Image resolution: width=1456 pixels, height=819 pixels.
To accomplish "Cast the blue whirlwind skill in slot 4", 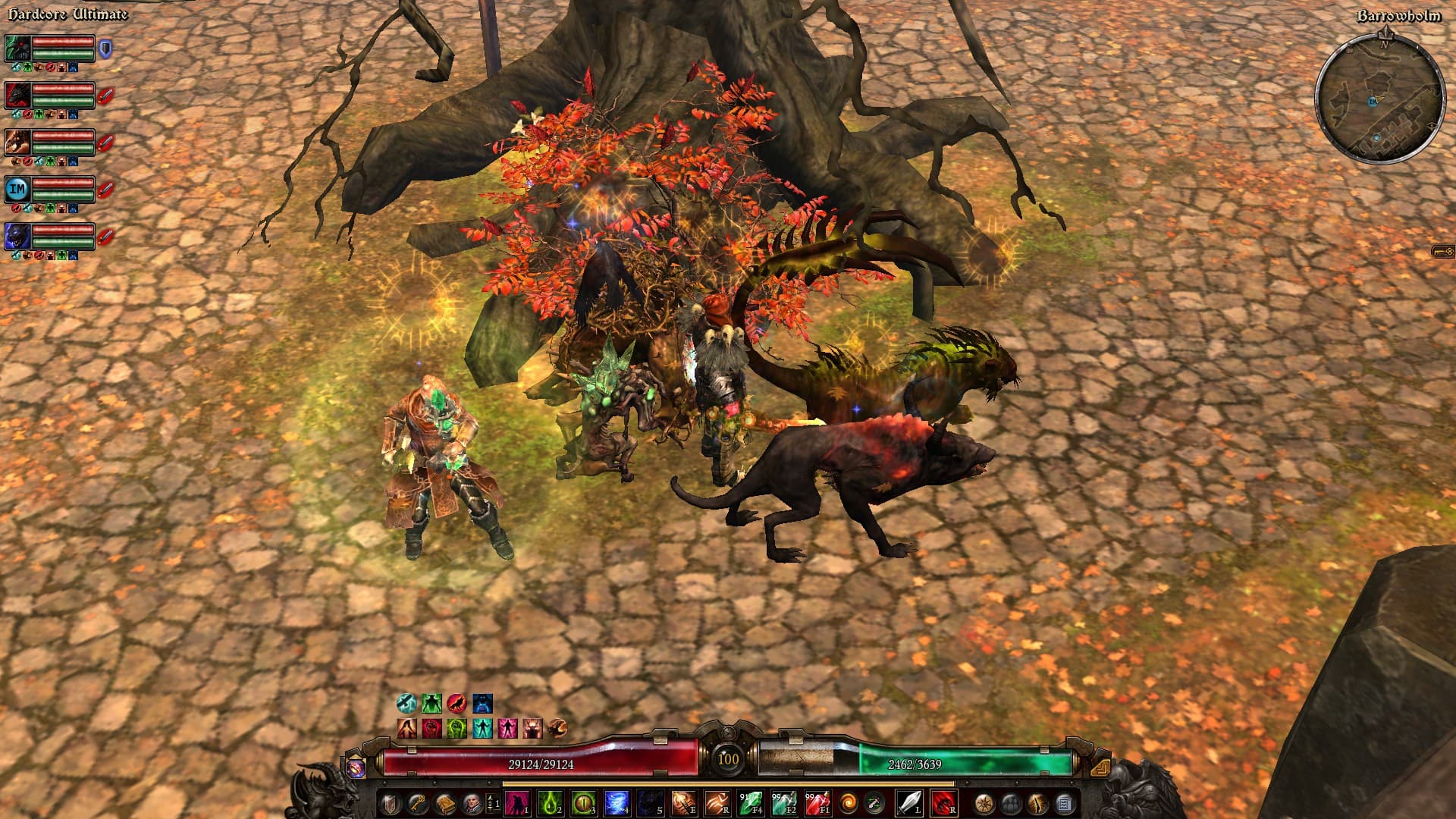I will (617, 802).
